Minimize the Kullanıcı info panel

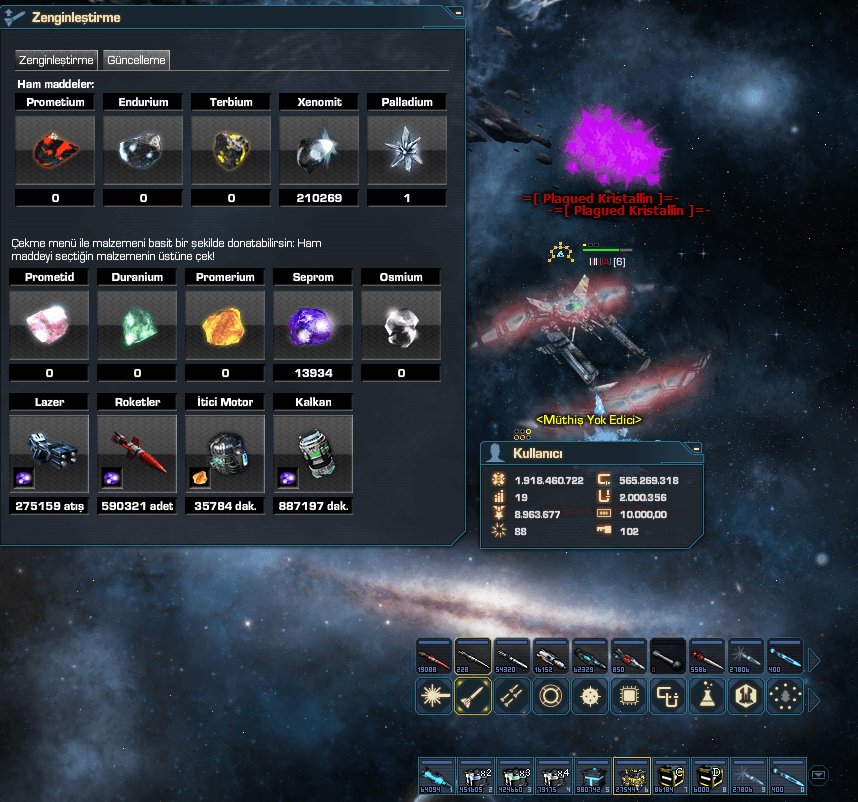696,448
